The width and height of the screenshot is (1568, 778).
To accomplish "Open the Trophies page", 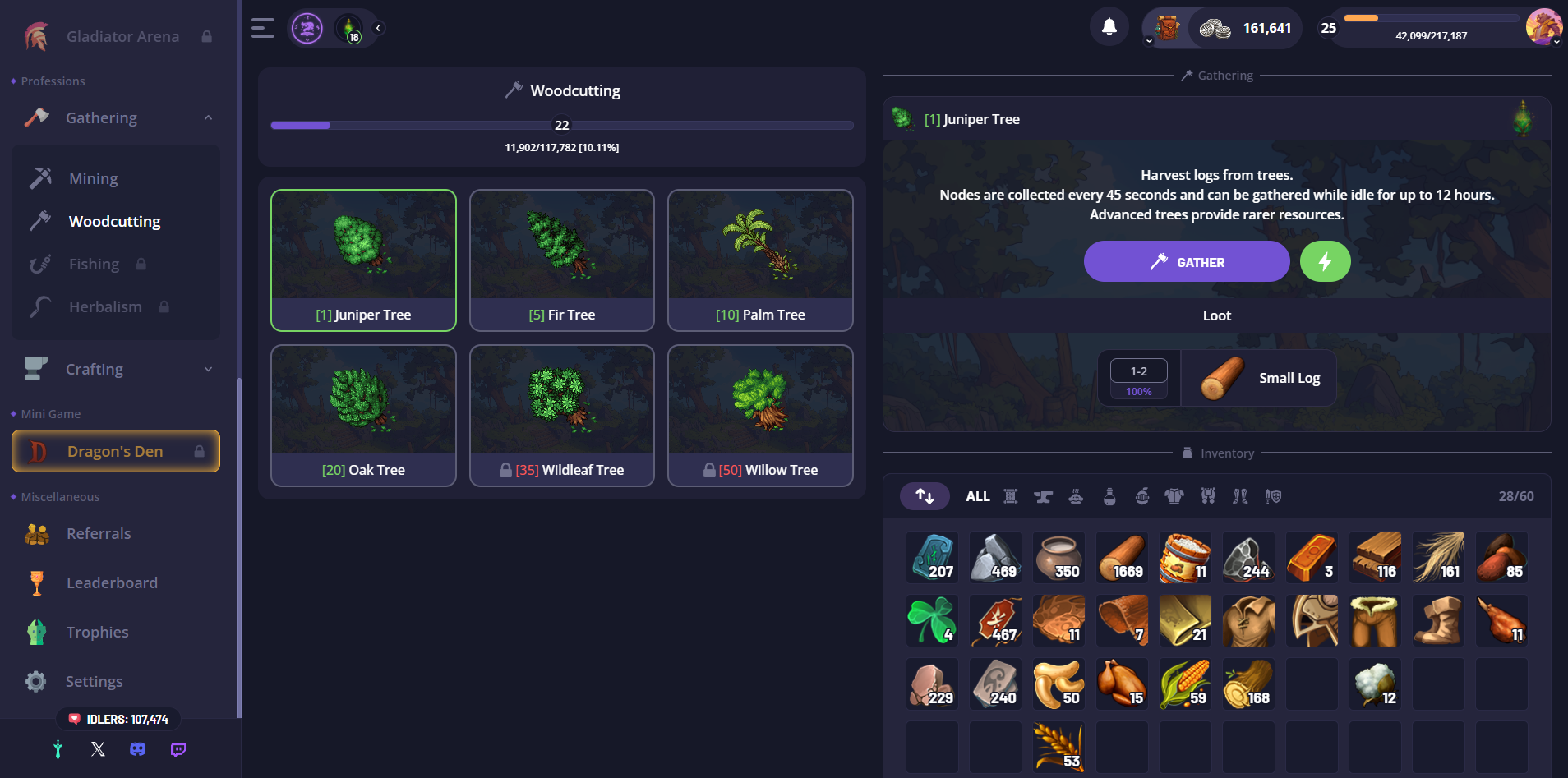I will (97, 633).
